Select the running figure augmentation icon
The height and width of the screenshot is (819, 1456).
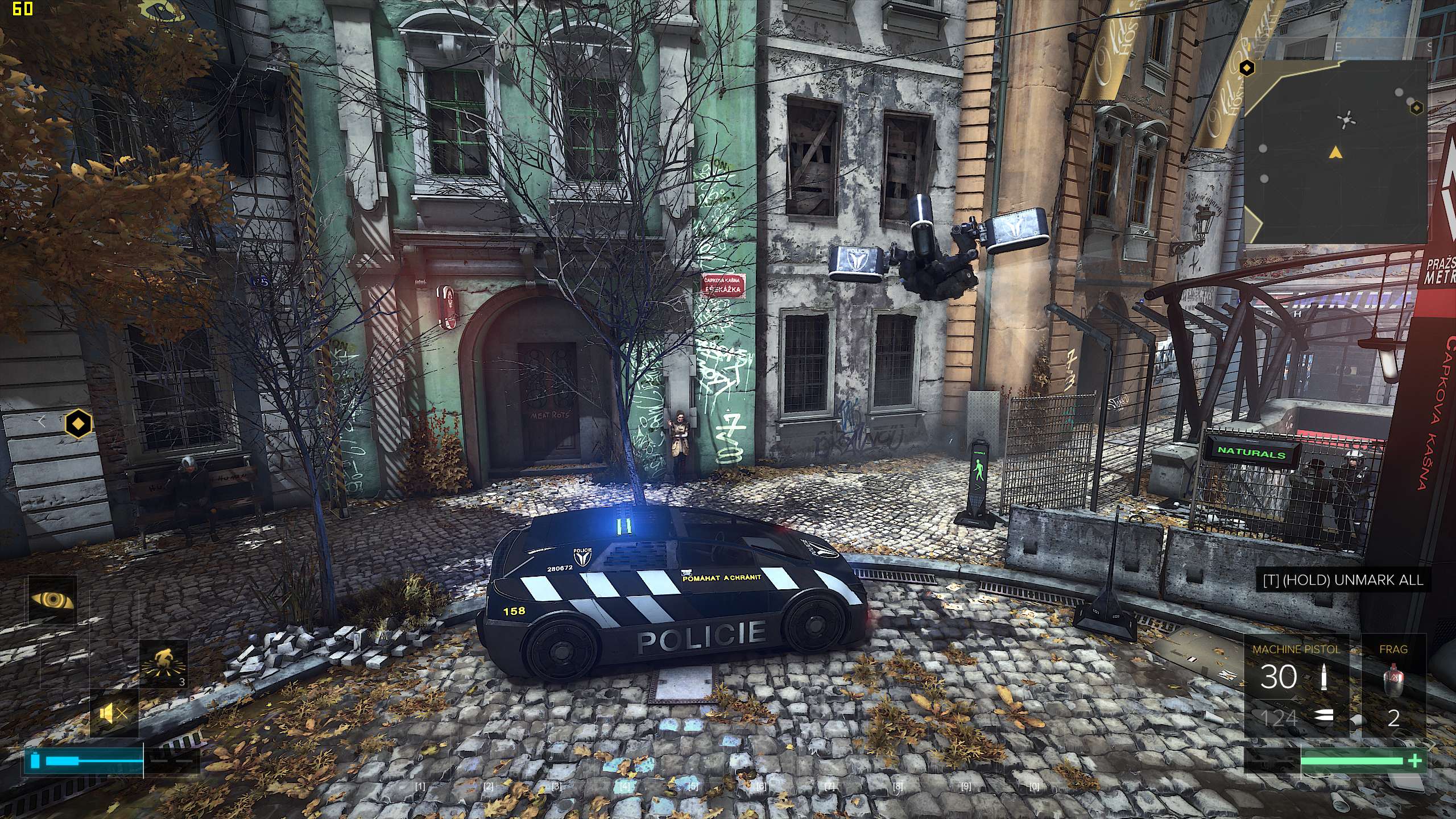(164, 663)
